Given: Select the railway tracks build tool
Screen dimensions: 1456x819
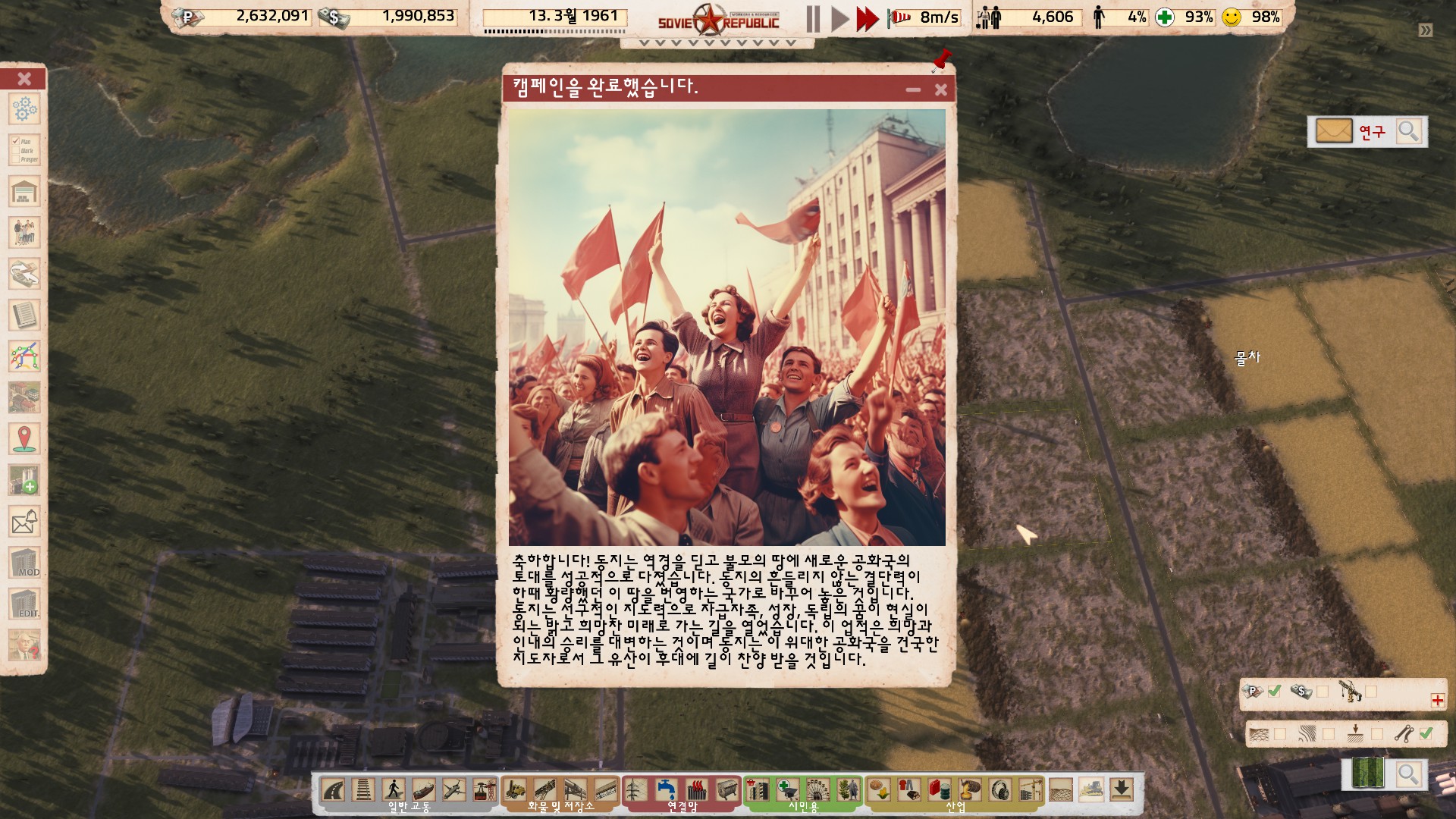Looking at the screenshot, I should 363,790.
